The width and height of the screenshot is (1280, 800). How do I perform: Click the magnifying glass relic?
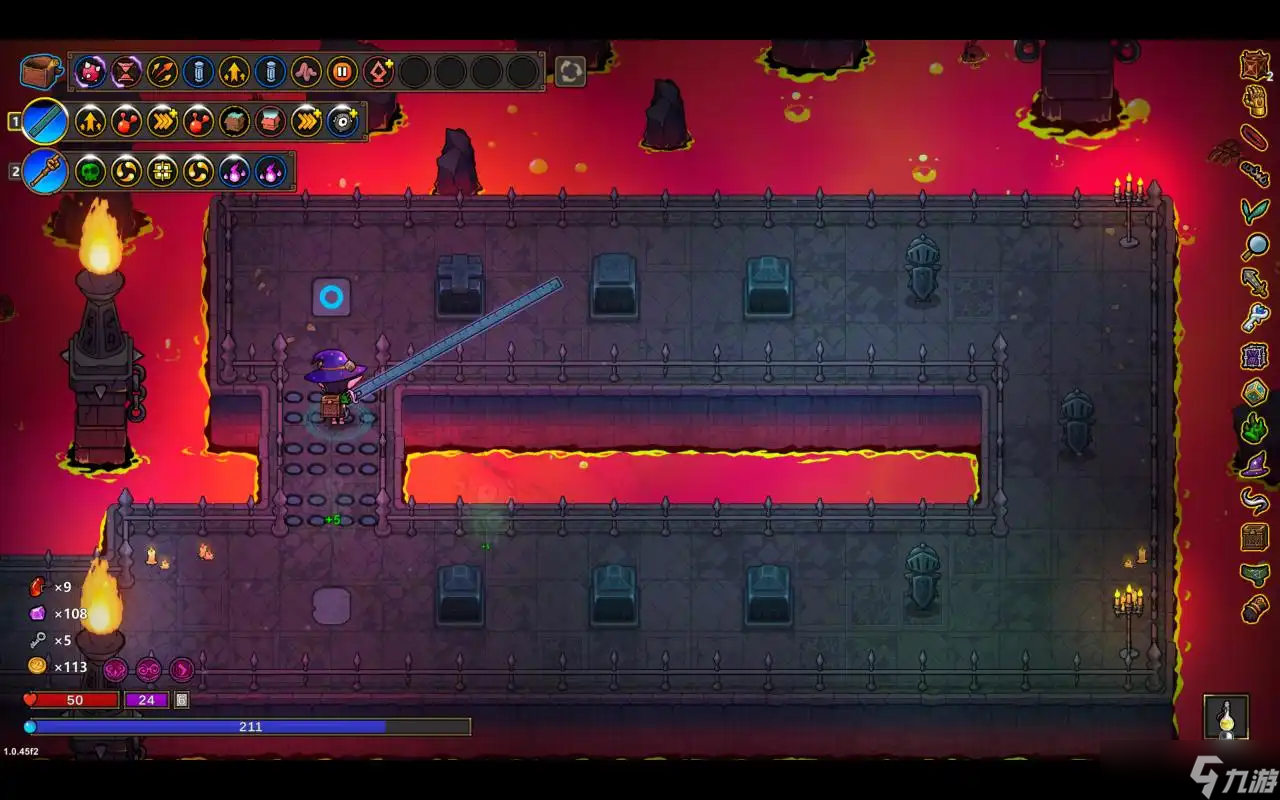pyautogui.click(x=1255, y=245)
